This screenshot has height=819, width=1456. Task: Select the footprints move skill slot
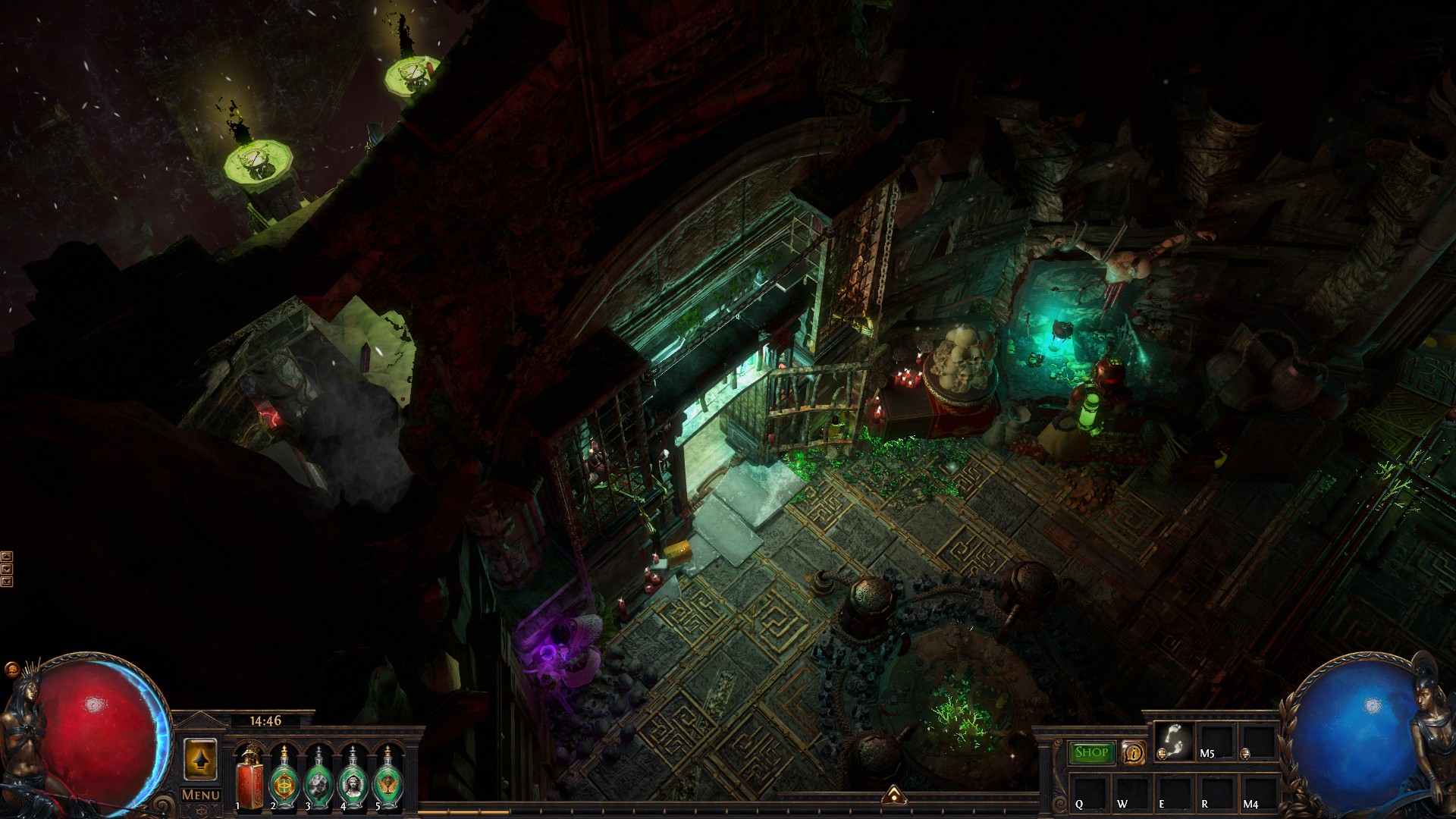[1173, 740]
